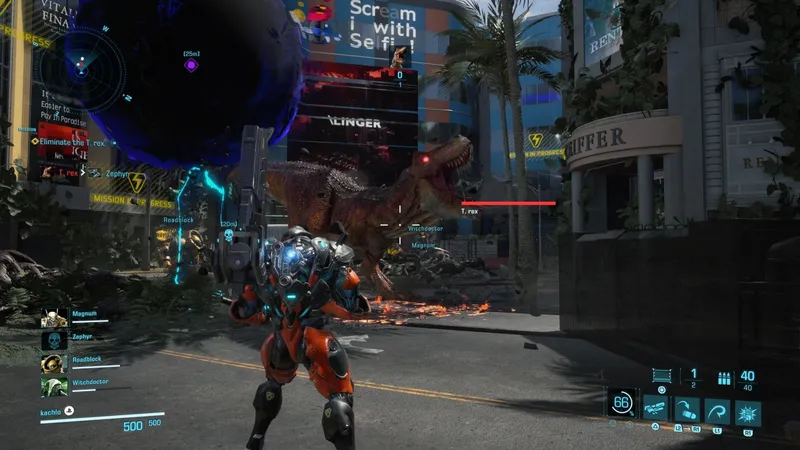Click the overdrive gauge showing 66

[621, 402]
